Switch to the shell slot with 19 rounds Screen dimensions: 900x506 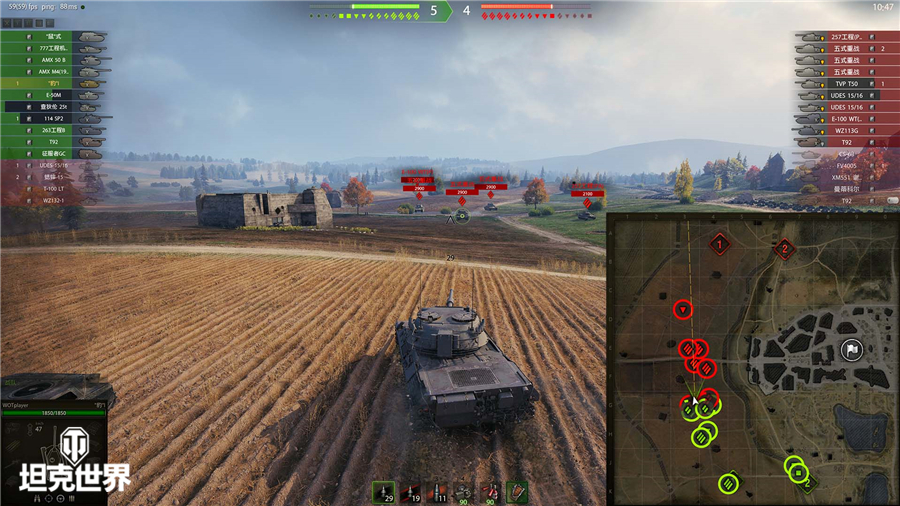point(410,492)
